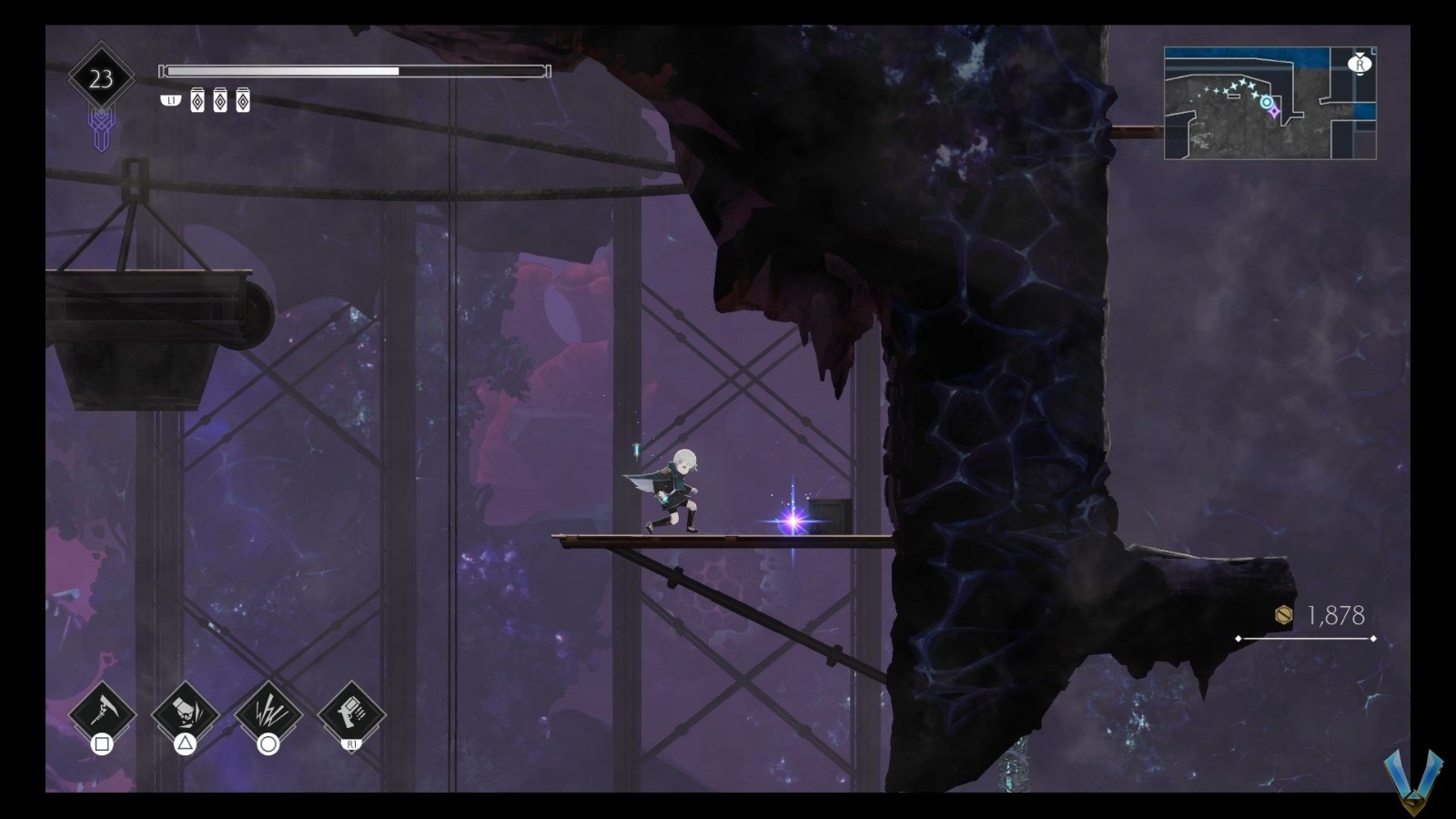Click a healing potion flask icon
This screenshot has height=819, width=1456.
coord(198,100)
